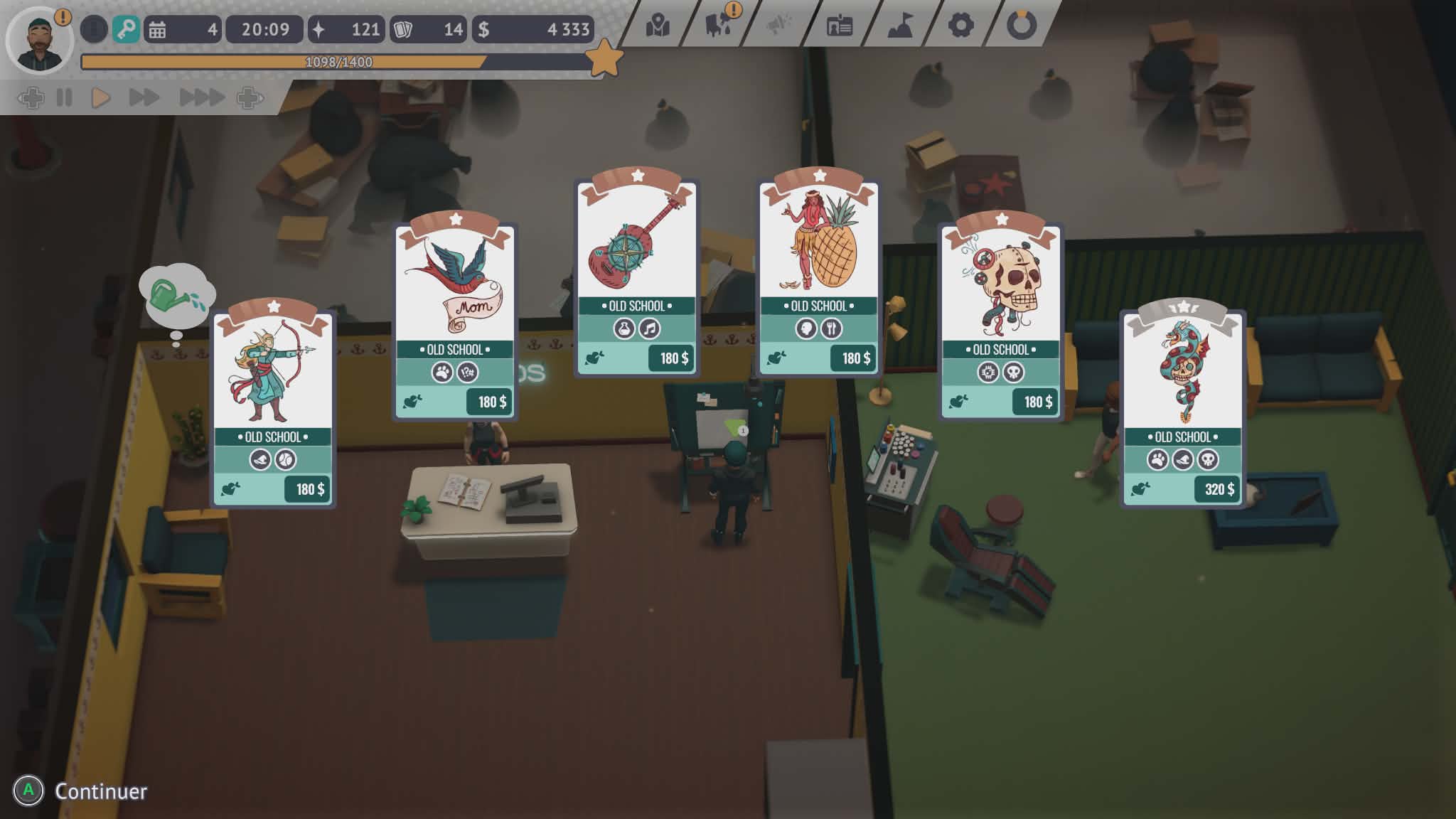Click the Continuer prompt label
Viewport: 1456px width, 819px height.
[101, 791]
